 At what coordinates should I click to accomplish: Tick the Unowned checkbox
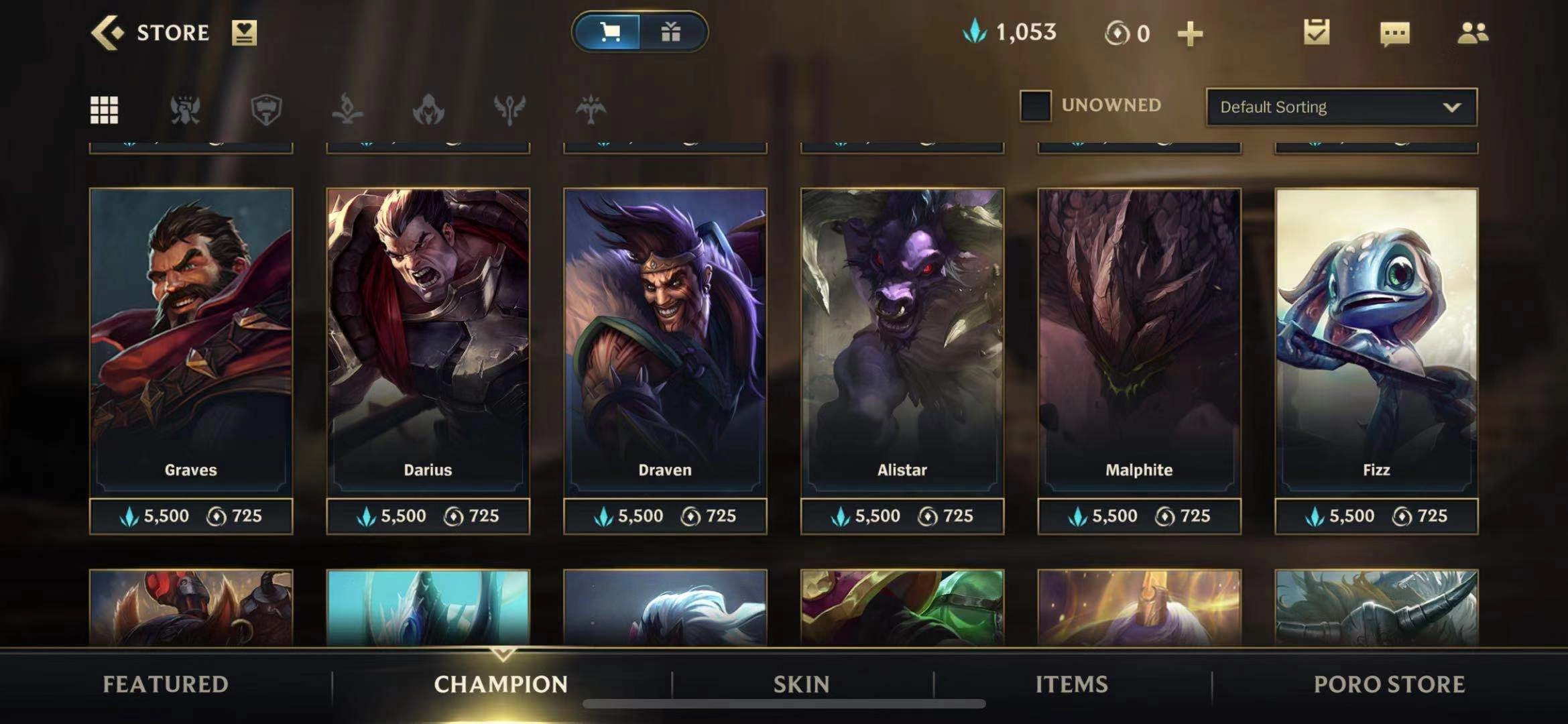pyautogui.click(x=1035, y=106)
